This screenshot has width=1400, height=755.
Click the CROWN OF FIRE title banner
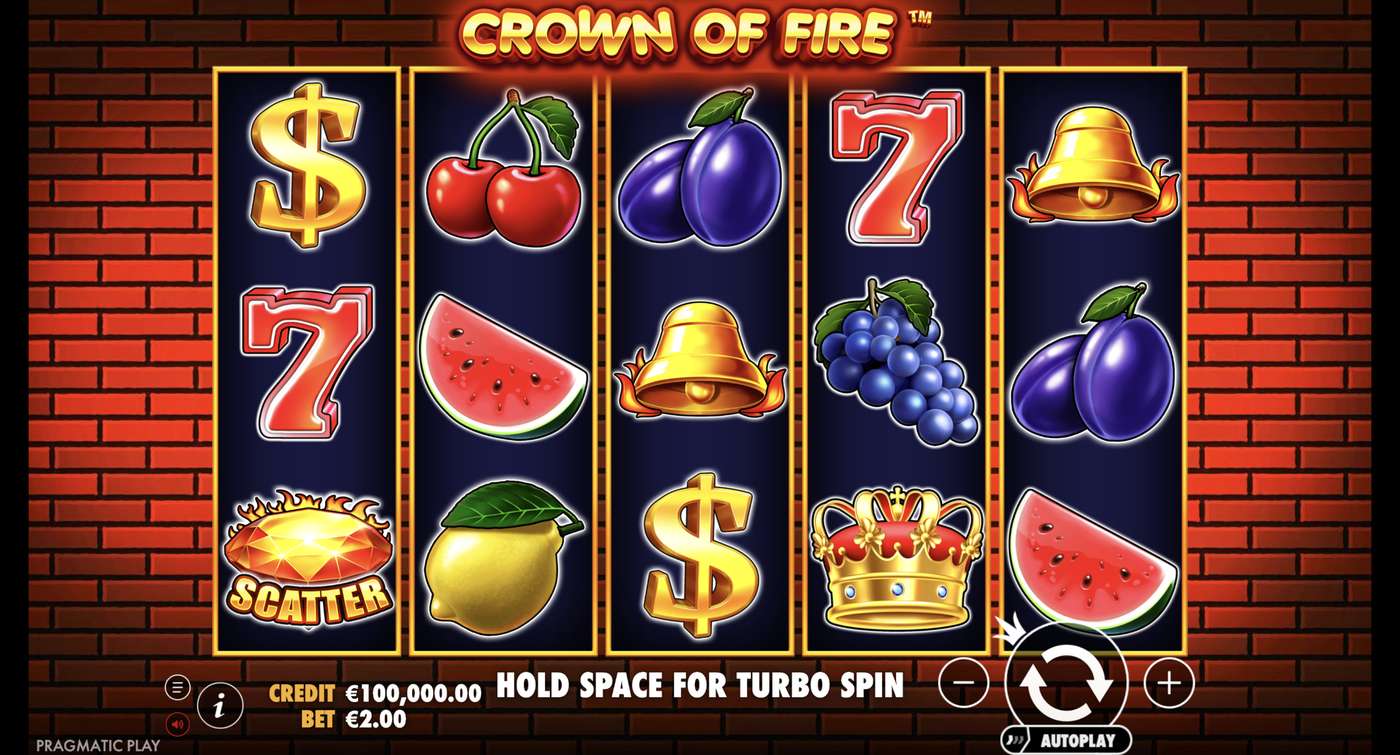[698, 33]
